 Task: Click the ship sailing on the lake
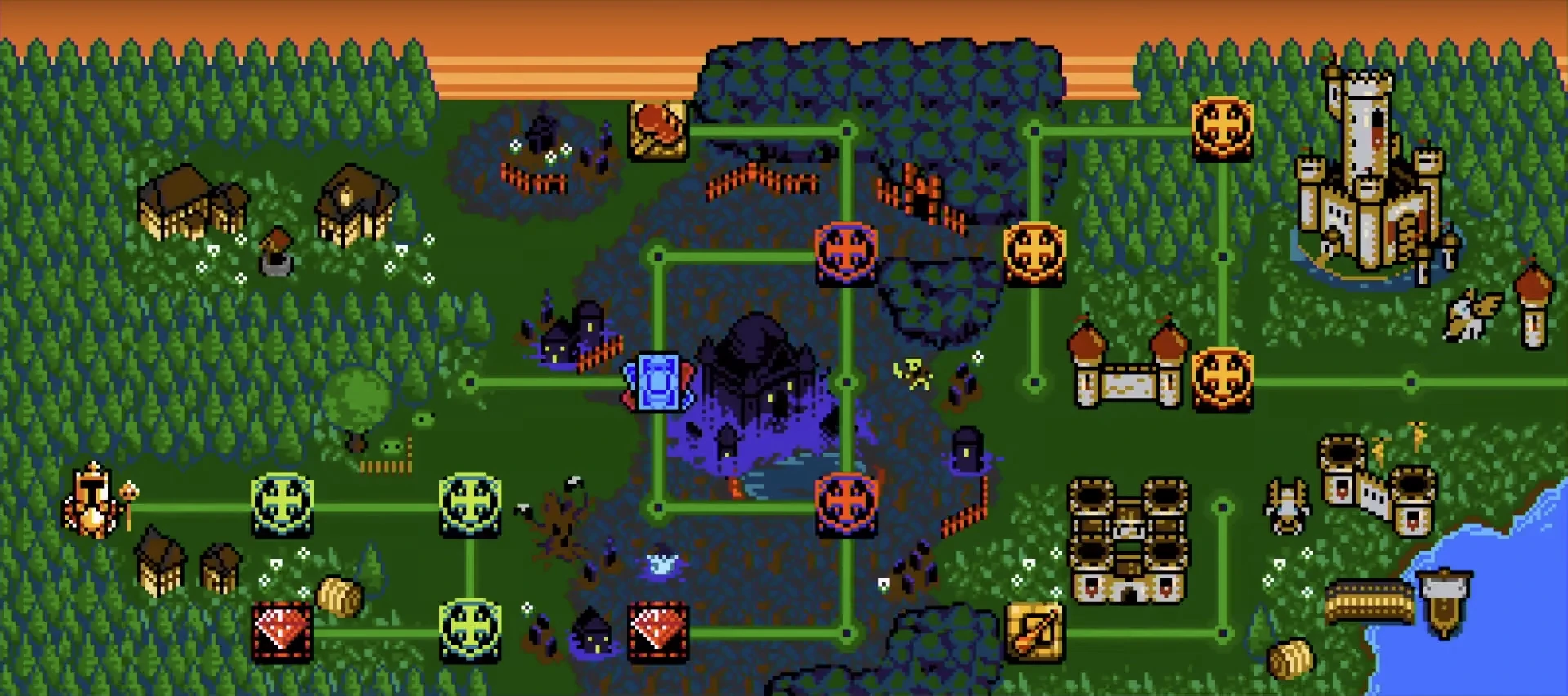(x=1444, y=605)
